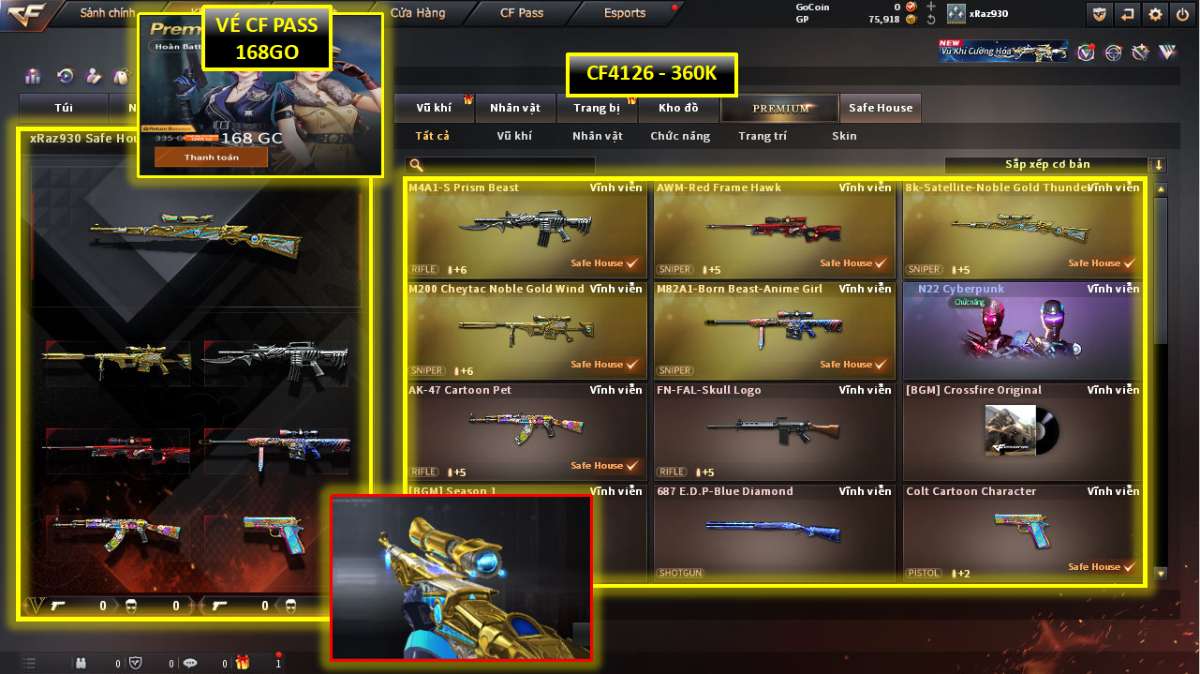The image size is (1200, 674).
Task: Open the Kho đồ tab
Action: coord(678,108)
